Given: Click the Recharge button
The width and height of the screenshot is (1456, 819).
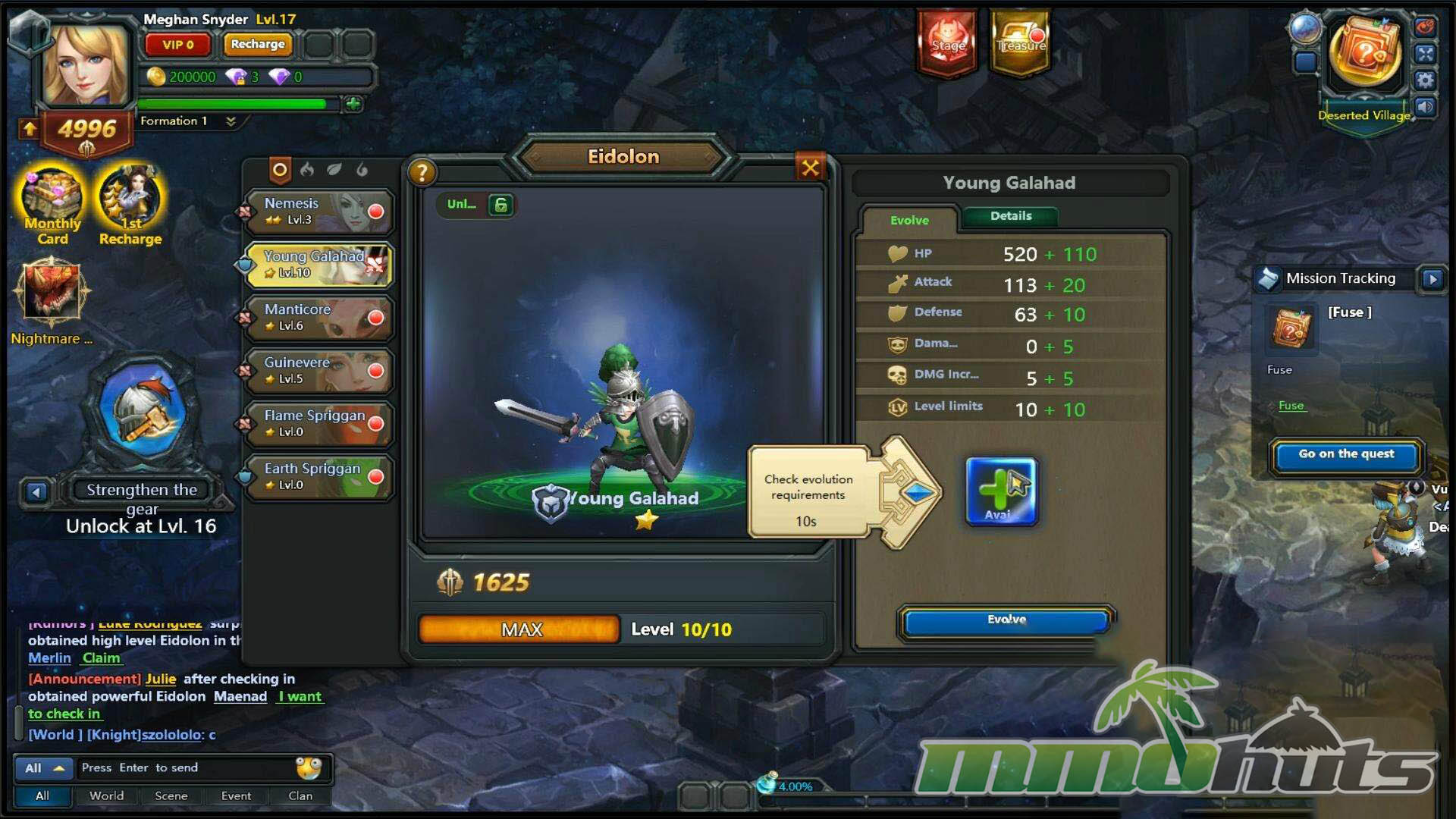Looking at the screenshot, I should [258, 45].
